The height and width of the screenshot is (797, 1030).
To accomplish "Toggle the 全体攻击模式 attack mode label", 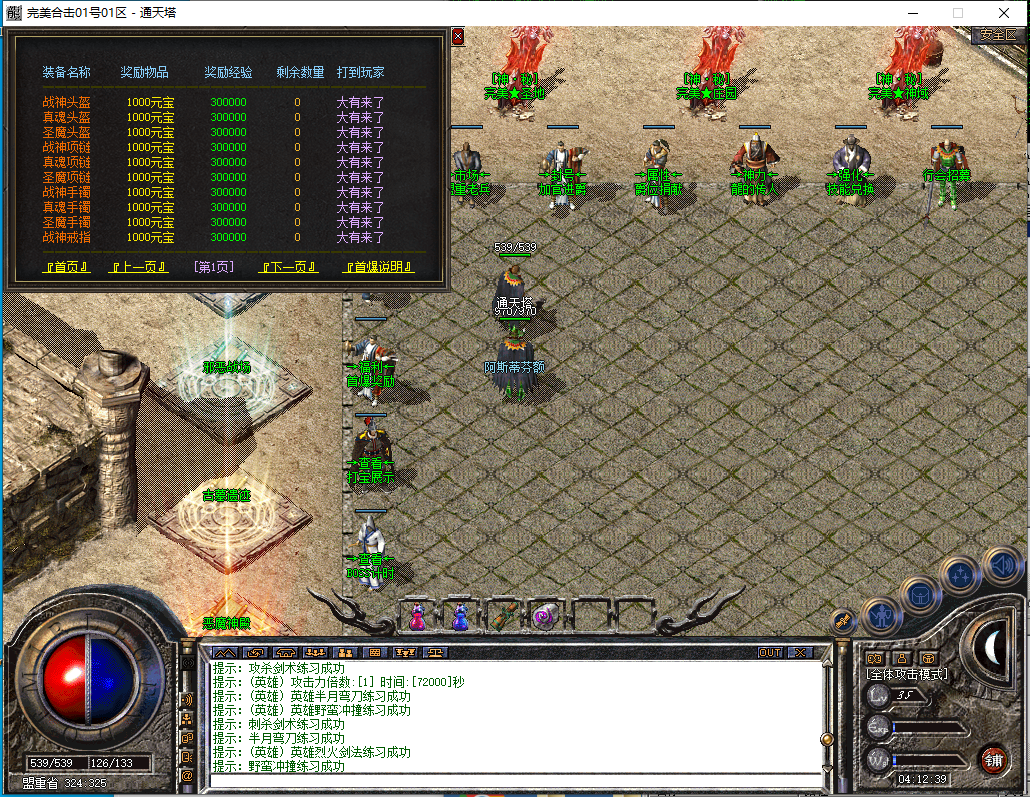I will pos(906,674).
